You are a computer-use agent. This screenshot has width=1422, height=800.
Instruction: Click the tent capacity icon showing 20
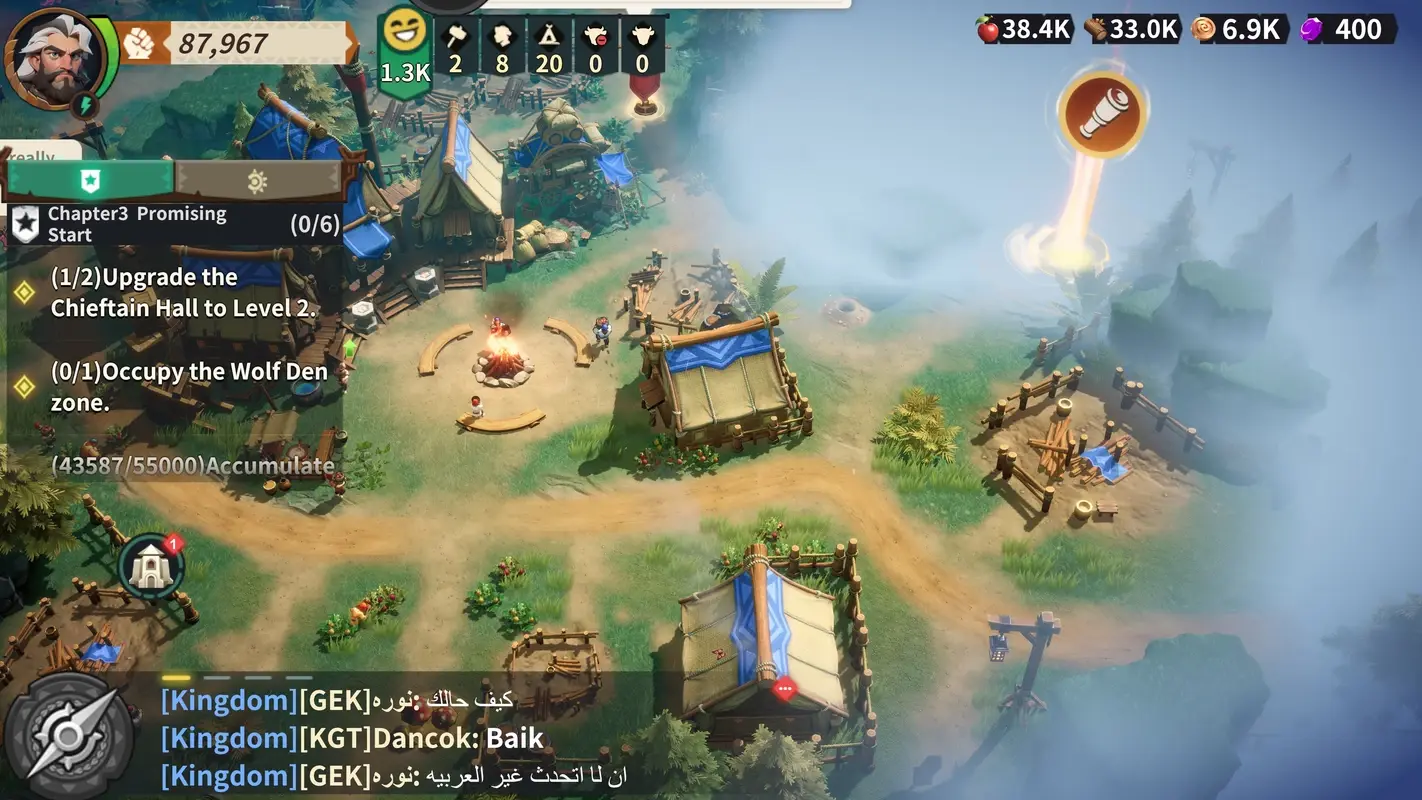(549, 40)
